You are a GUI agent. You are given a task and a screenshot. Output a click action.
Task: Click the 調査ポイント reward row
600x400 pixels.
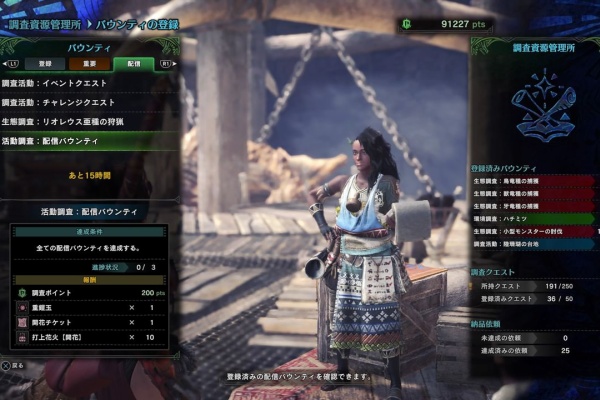click(90, 293)
